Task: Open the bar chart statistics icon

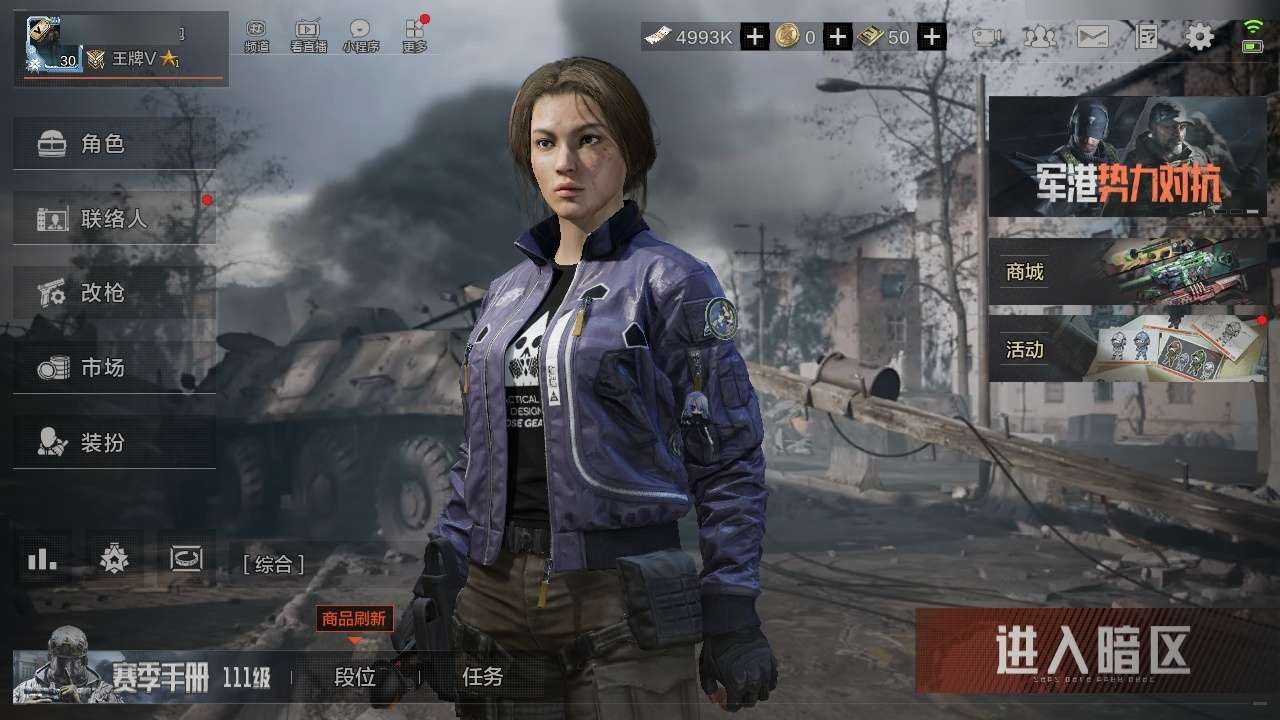Action: click(42, 560)
